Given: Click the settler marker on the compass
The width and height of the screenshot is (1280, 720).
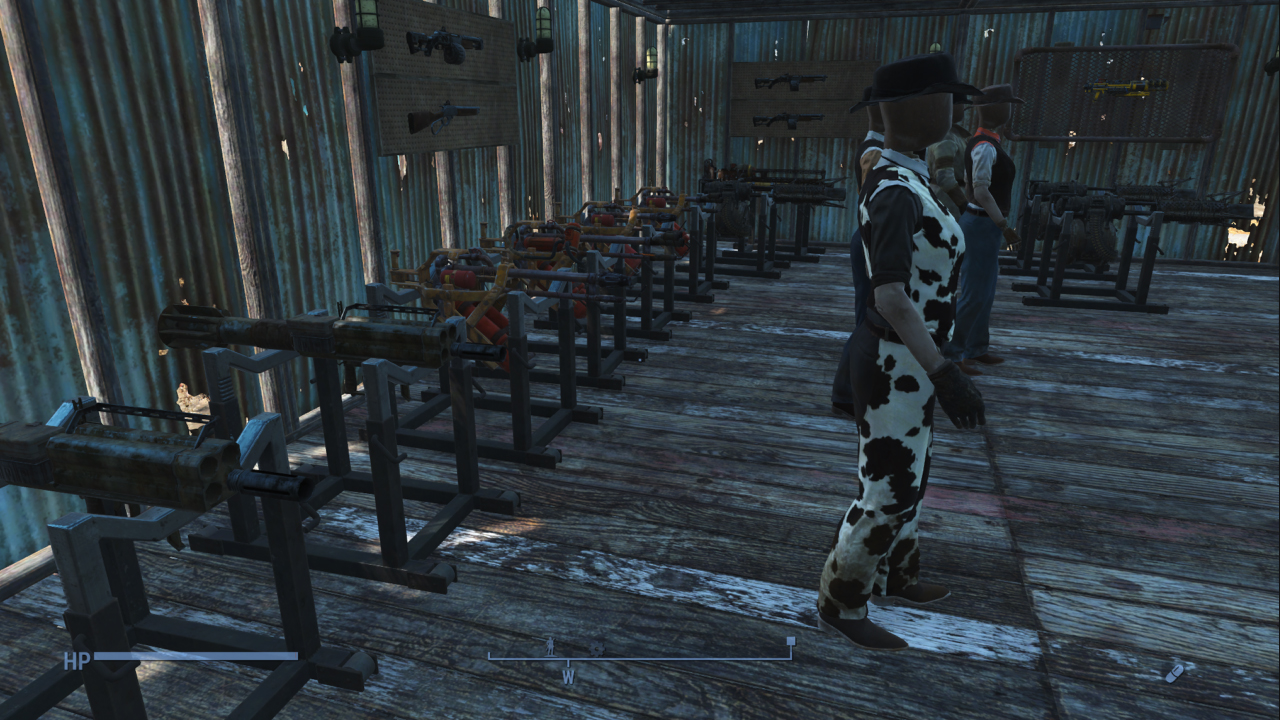Looking at the screenshot, I should pos(549,646).
